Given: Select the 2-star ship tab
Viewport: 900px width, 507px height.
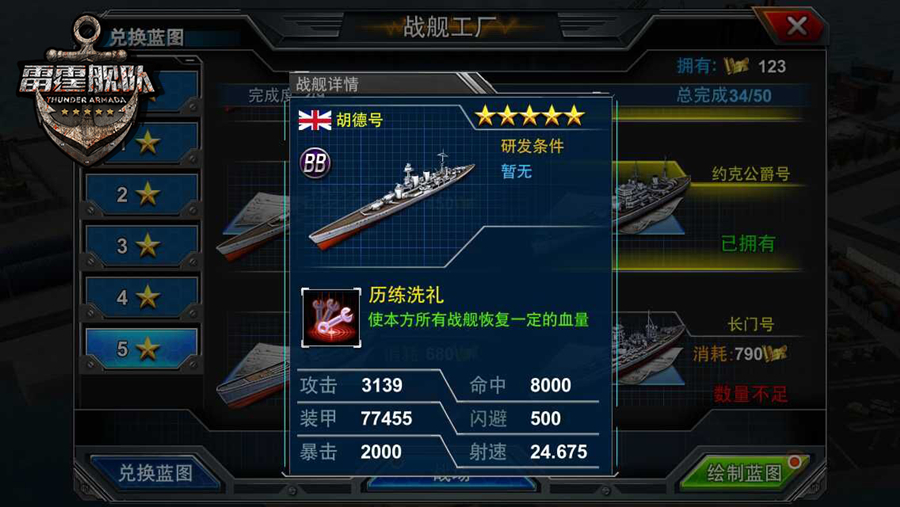Looking at the screenshot, I should click(141, 194).
